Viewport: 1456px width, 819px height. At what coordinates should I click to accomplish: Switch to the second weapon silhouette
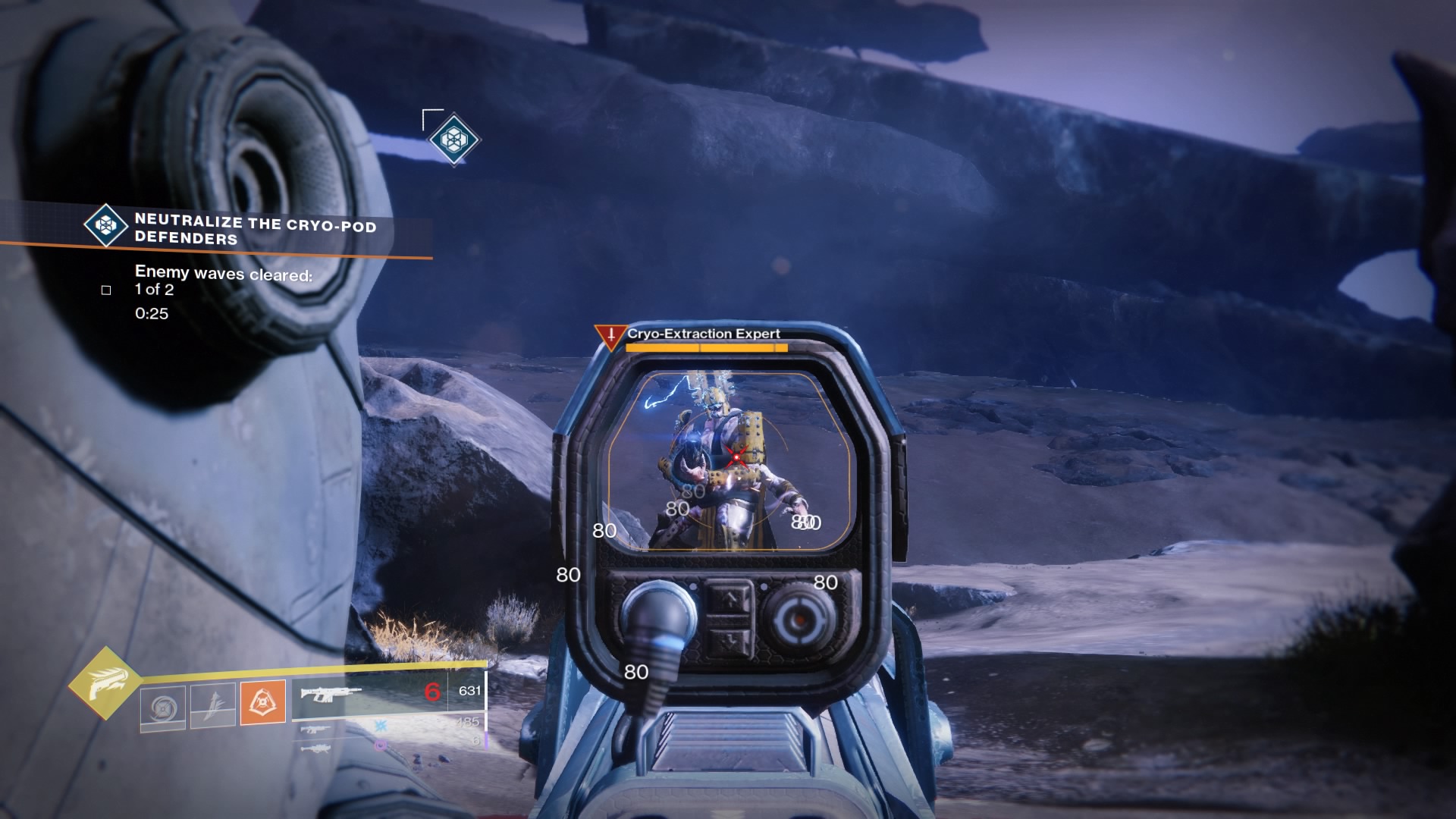[315, 730]
